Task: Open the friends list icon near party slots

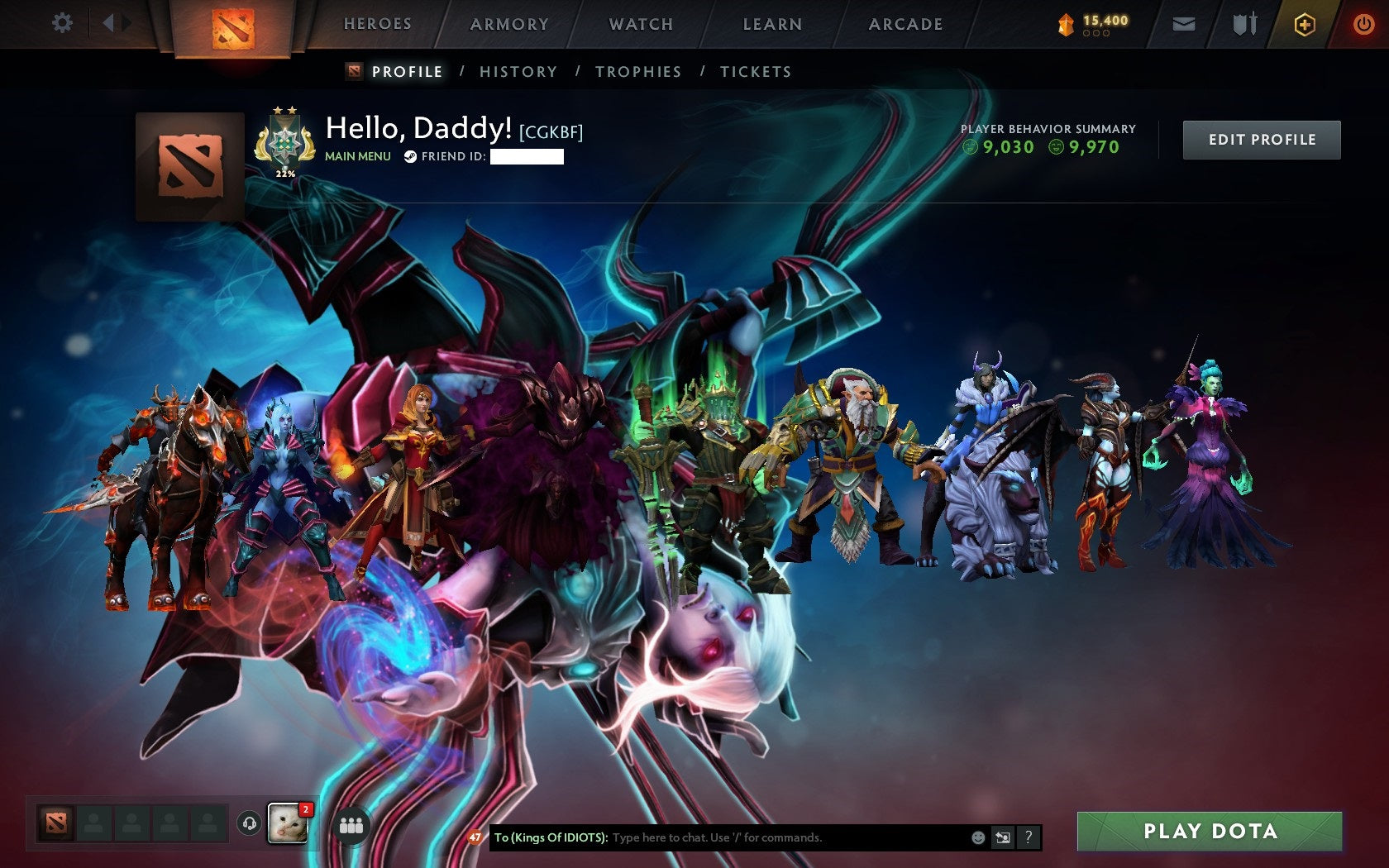Action: tap(351, 826)
